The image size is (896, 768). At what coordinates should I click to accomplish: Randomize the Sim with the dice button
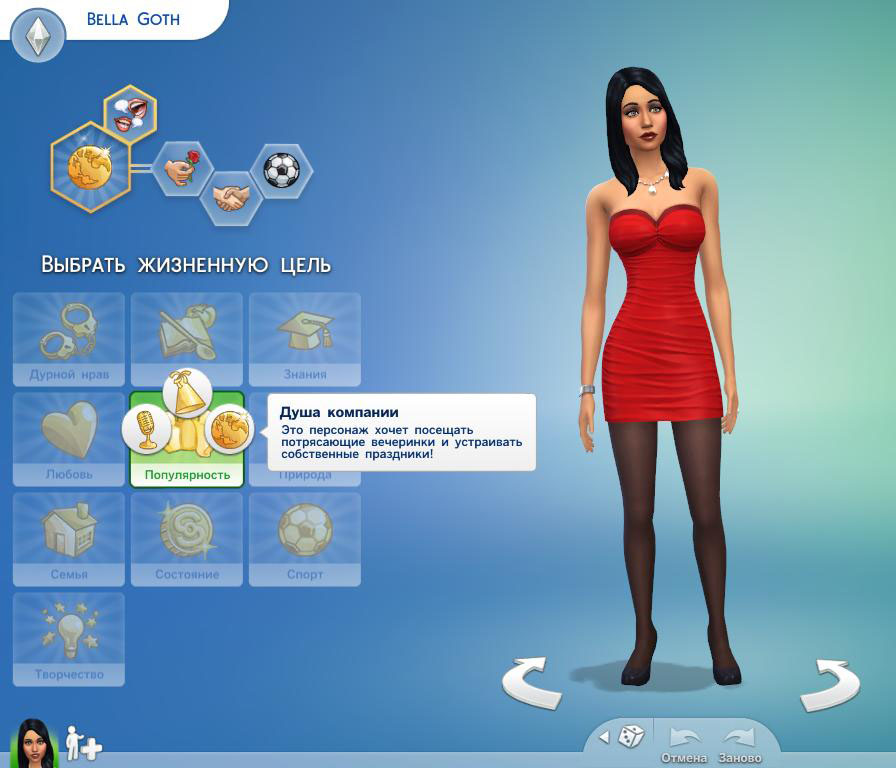pyautogui.click(x=630, y=738)
